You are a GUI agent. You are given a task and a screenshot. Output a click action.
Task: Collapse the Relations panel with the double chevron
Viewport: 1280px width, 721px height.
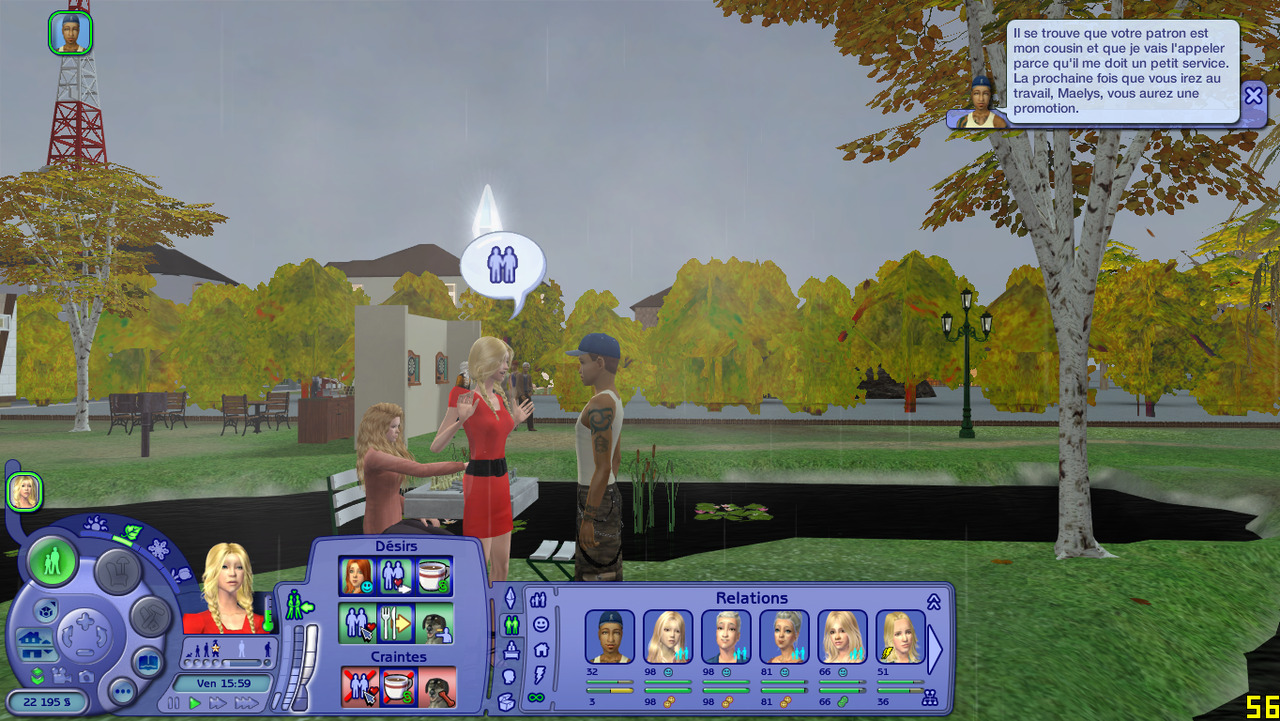pos(934,601)
